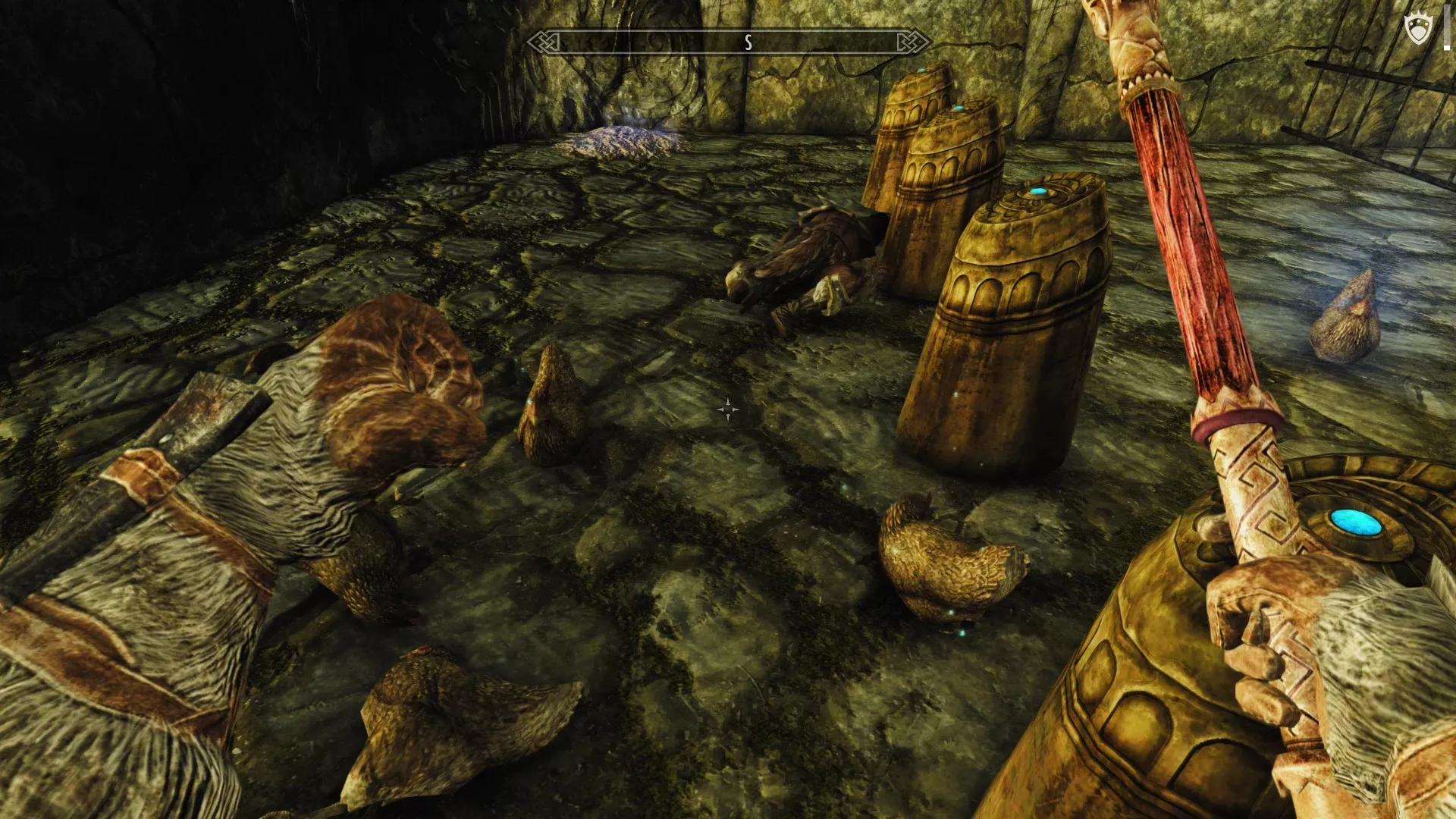Image resolution: width=1456 pixels, height=819 pixels.
Task: Click the crosshair at screen center
Action: [726, 409]
